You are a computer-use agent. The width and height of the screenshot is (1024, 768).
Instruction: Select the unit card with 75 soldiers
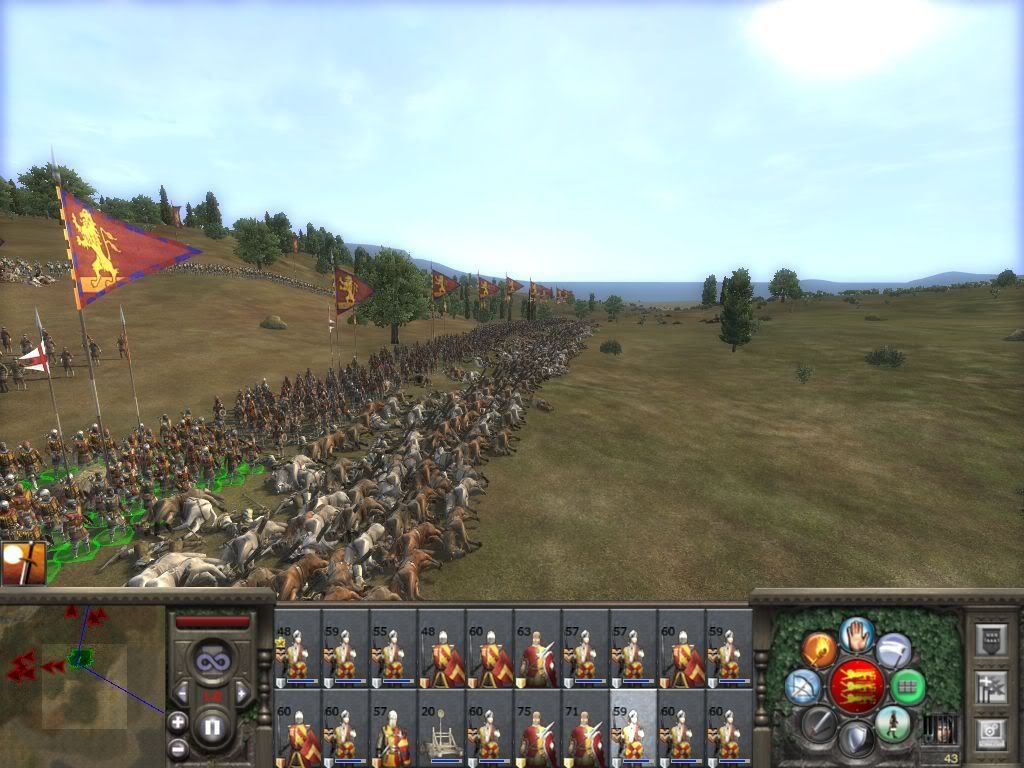click(x=537, y=729)
